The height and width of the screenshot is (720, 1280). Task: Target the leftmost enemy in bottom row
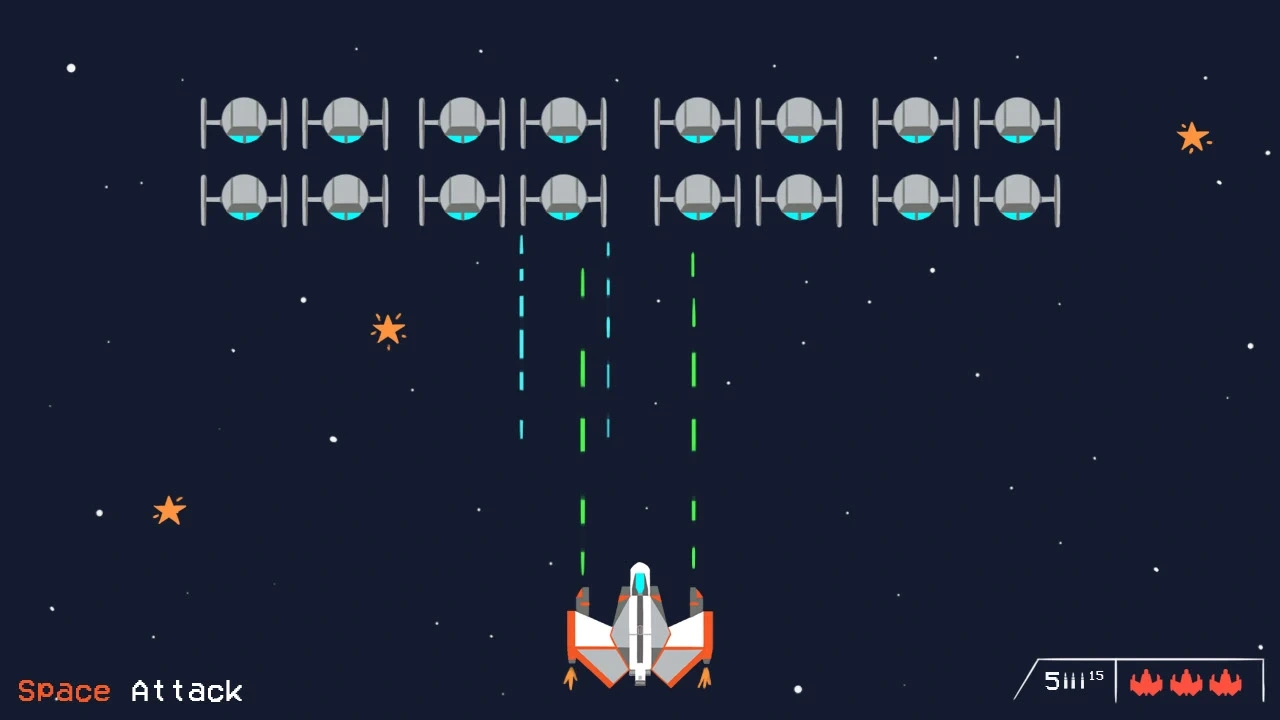(243, 198)
